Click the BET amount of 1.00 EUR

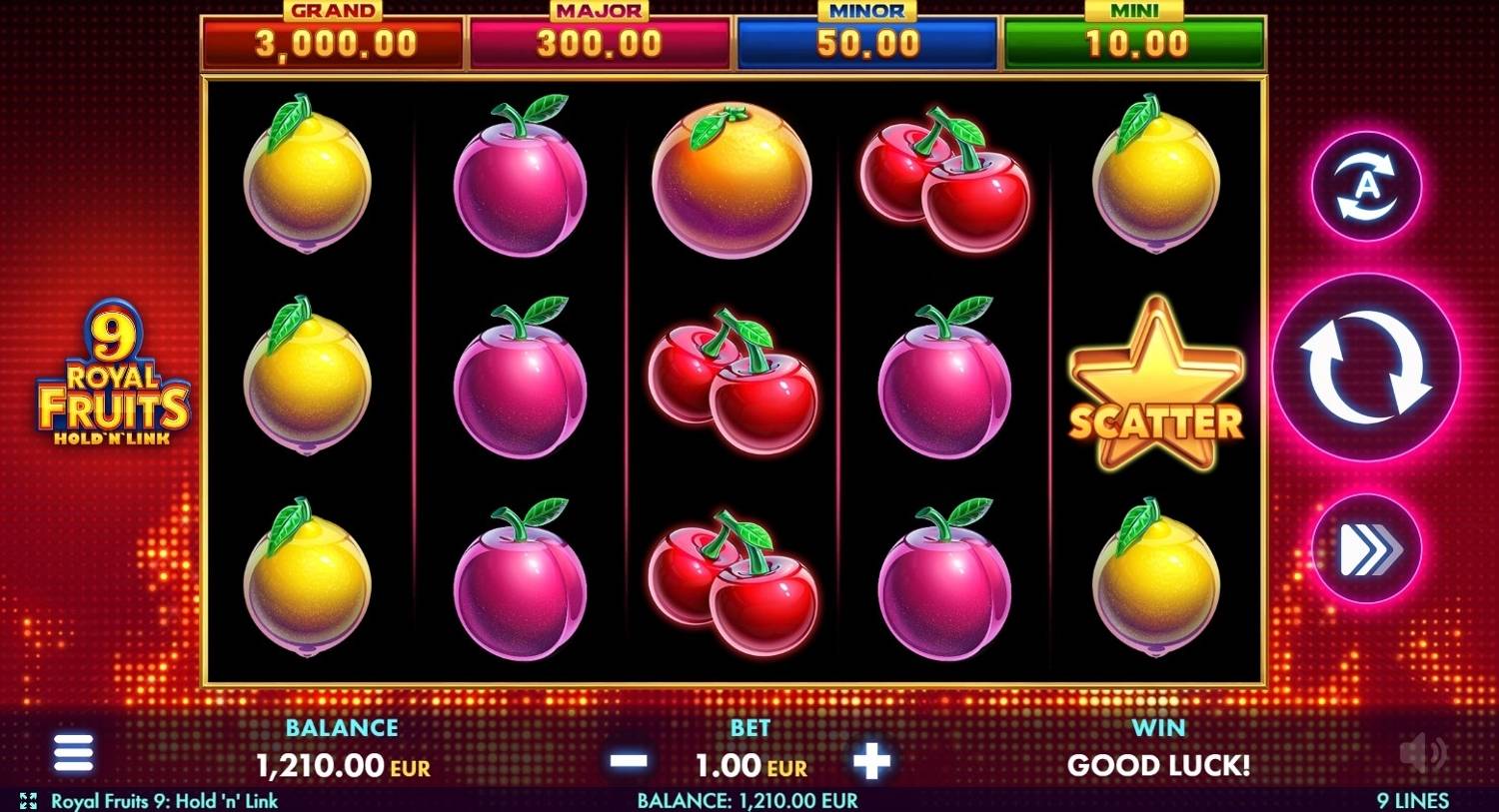pyautogui.click(x=747, y=766)
